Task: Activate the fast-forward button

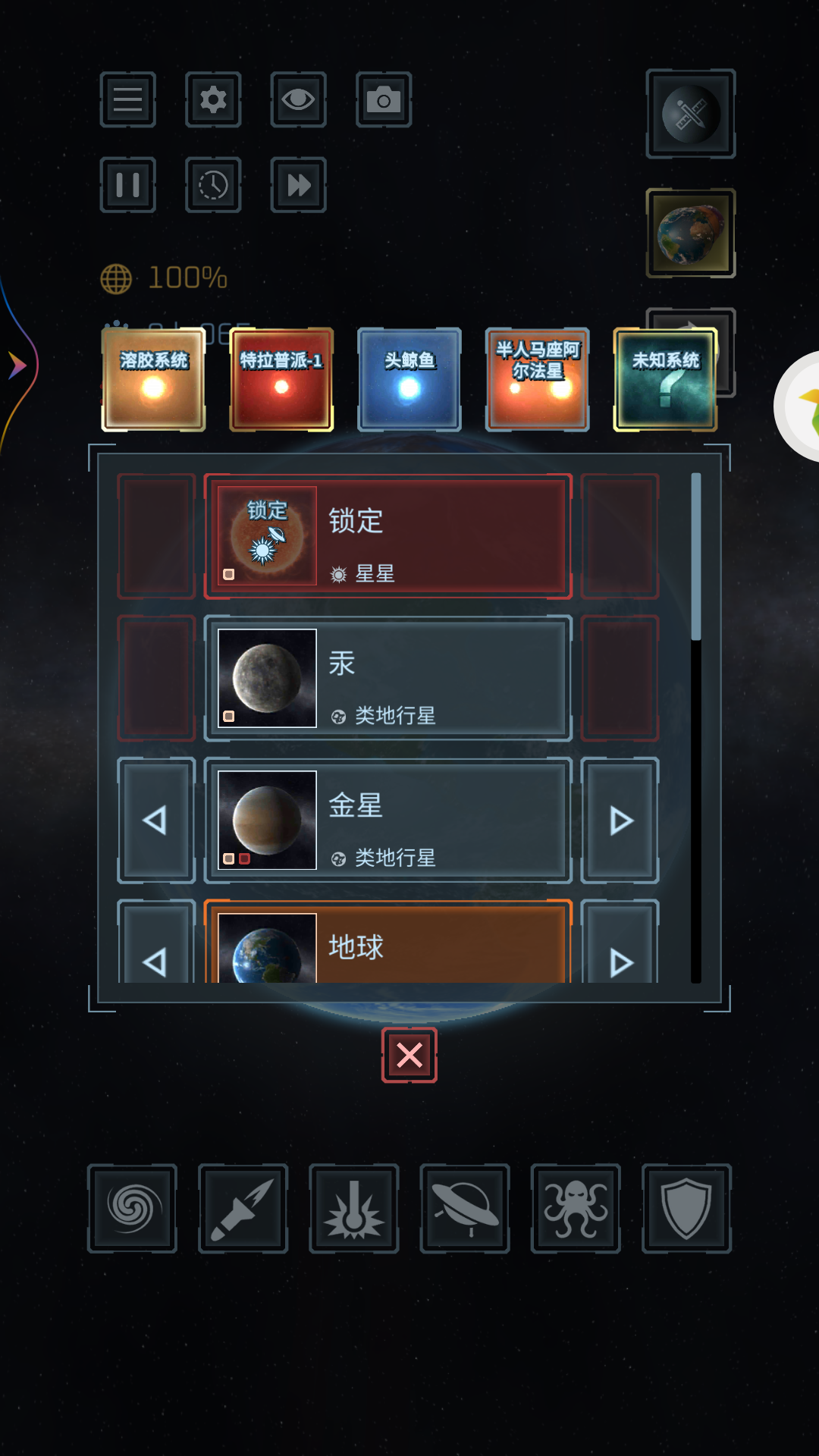Action: [298, 185]
